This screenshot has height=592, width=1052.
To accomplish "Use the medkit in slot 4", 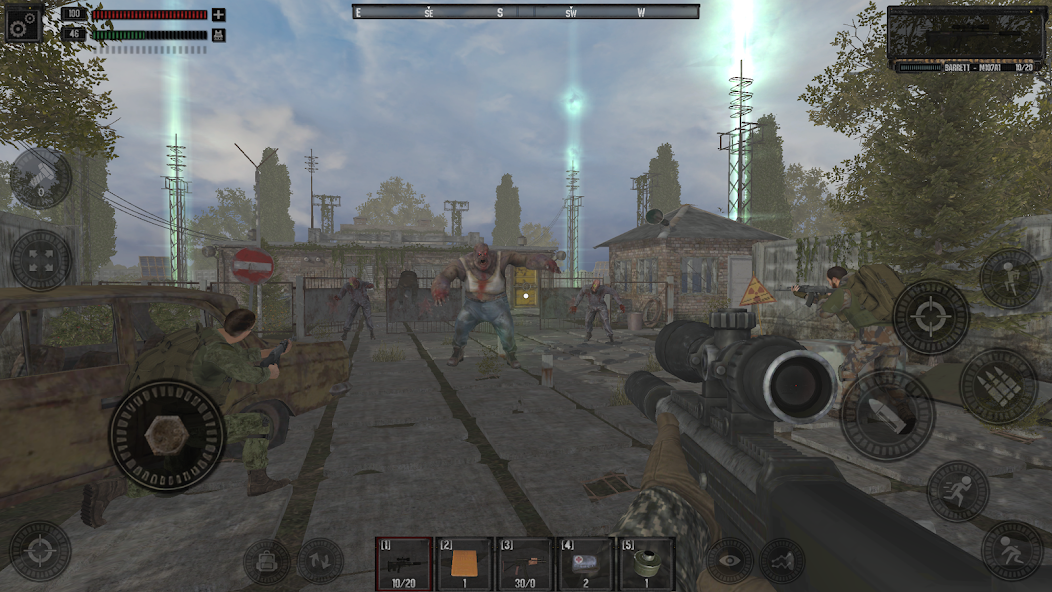I will pyautogui.click(x=586, y=564).
